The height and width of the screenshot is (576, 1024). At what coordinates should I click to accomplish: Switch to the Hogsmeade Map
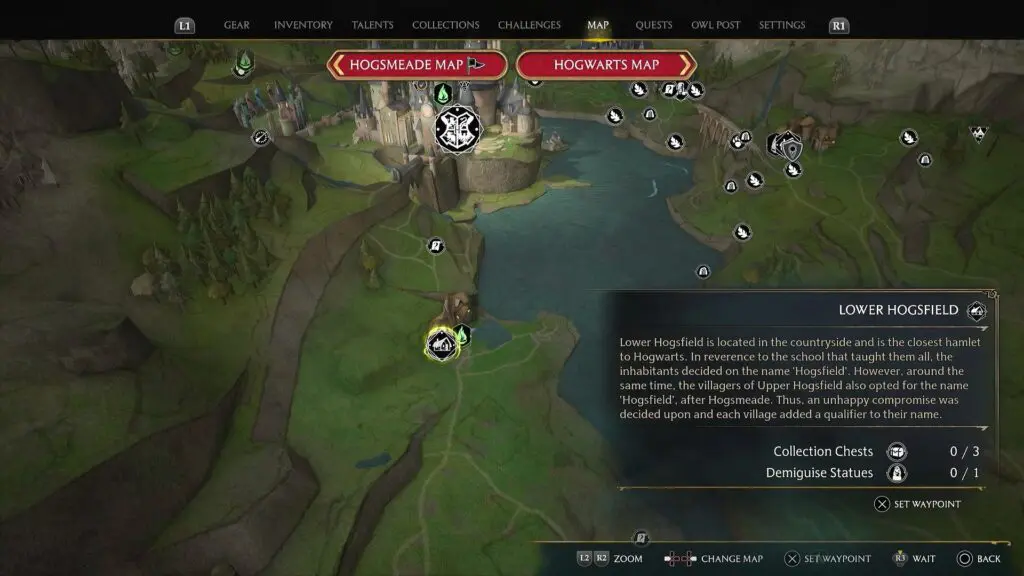point(417,65)
